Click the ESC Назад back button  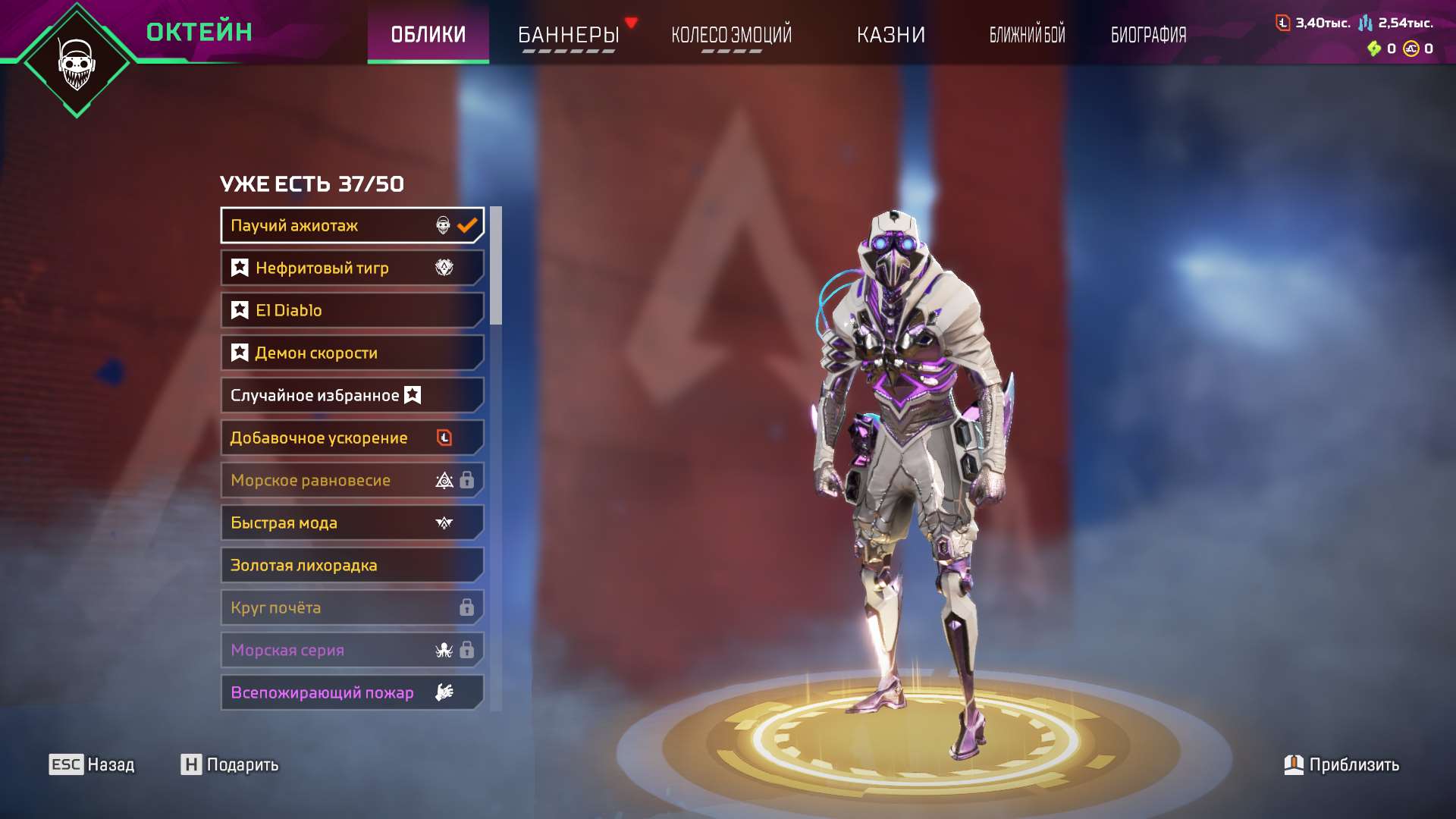click(91, 765)
